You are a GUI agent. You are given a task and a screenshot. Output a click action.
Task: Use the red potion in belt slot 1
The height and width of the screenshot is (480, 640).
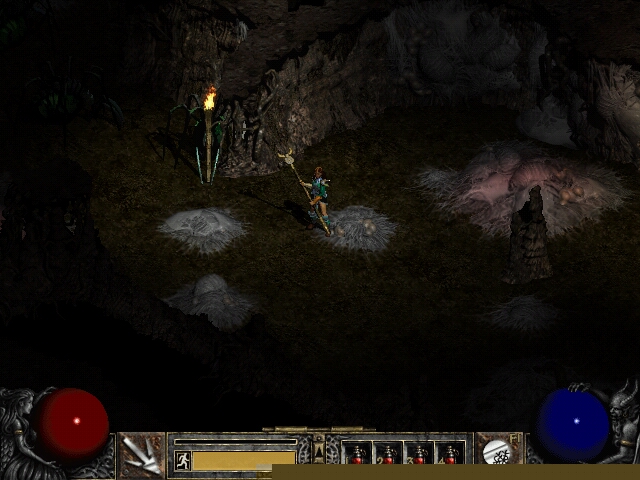358,454
